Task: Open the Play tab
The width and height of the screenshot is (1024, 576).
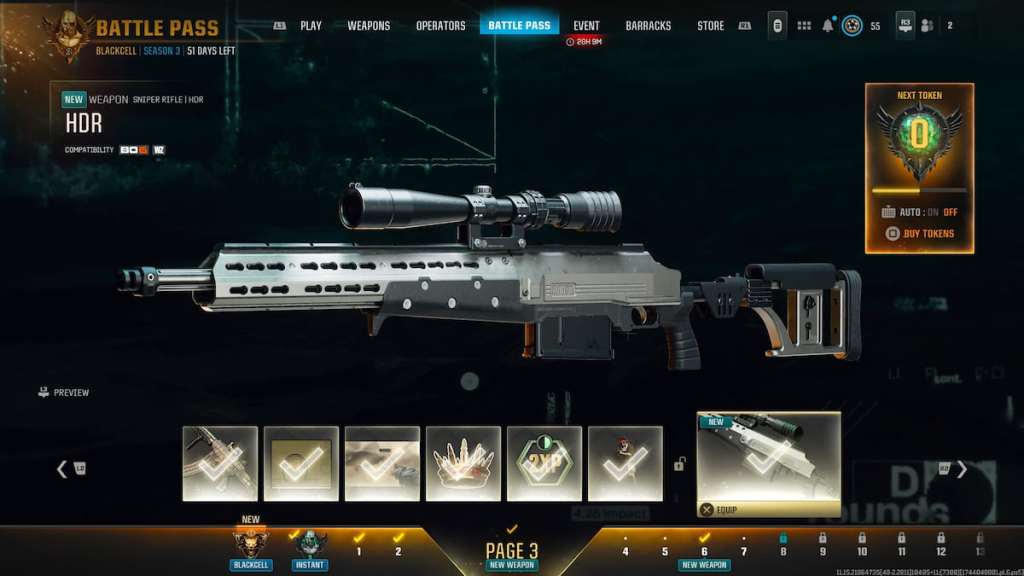Action: 311,25
